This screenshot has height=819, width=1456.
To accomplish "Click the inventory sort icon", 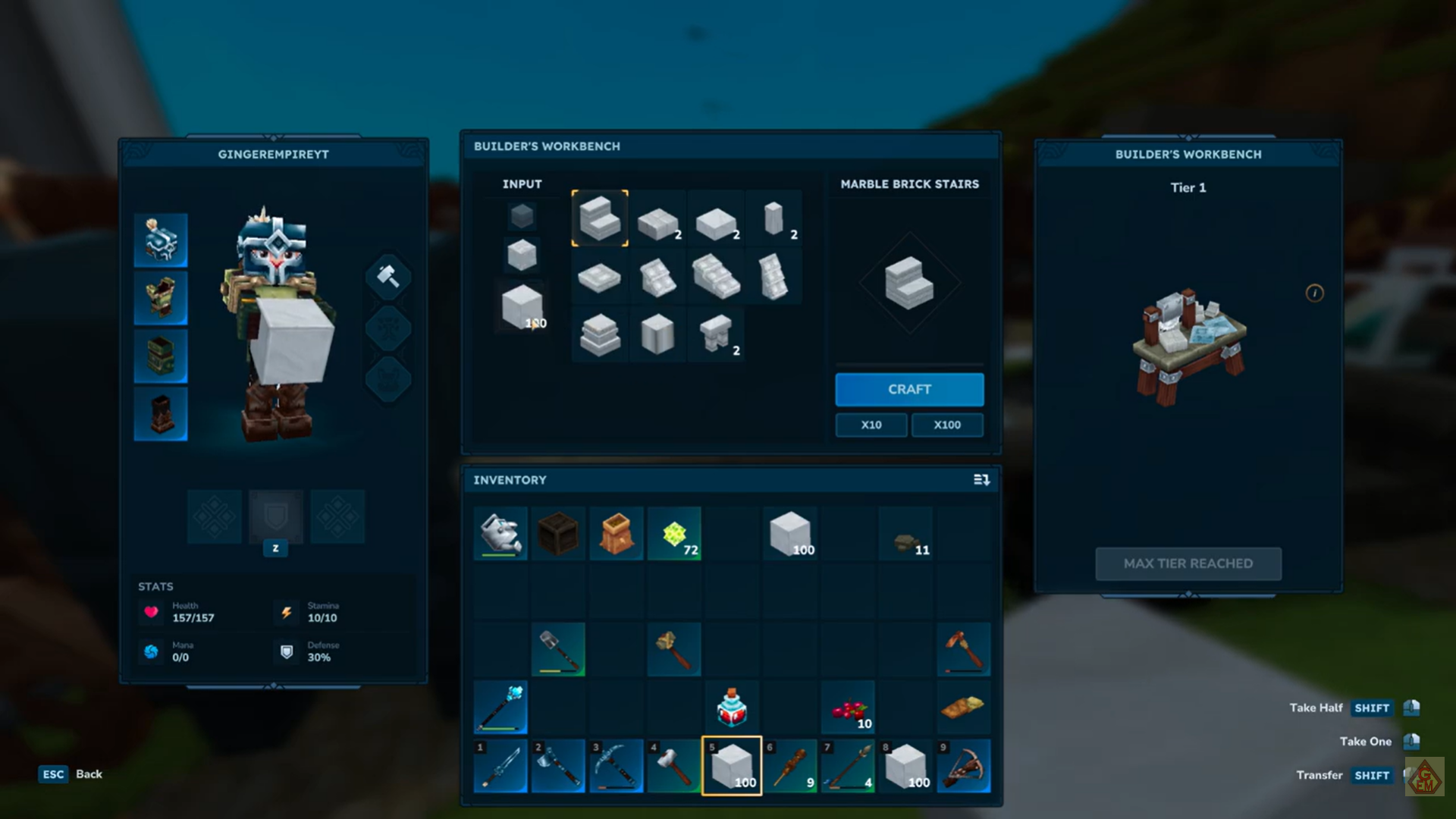I will tap(981, 479).
